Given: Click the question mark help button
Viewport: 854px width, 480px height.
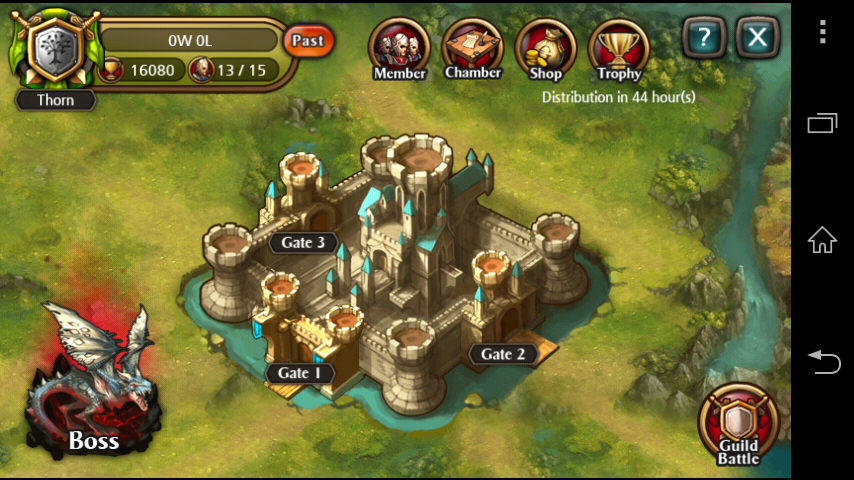Looking at the screenshot, I should pyautogui.click(x=705, y=39).
